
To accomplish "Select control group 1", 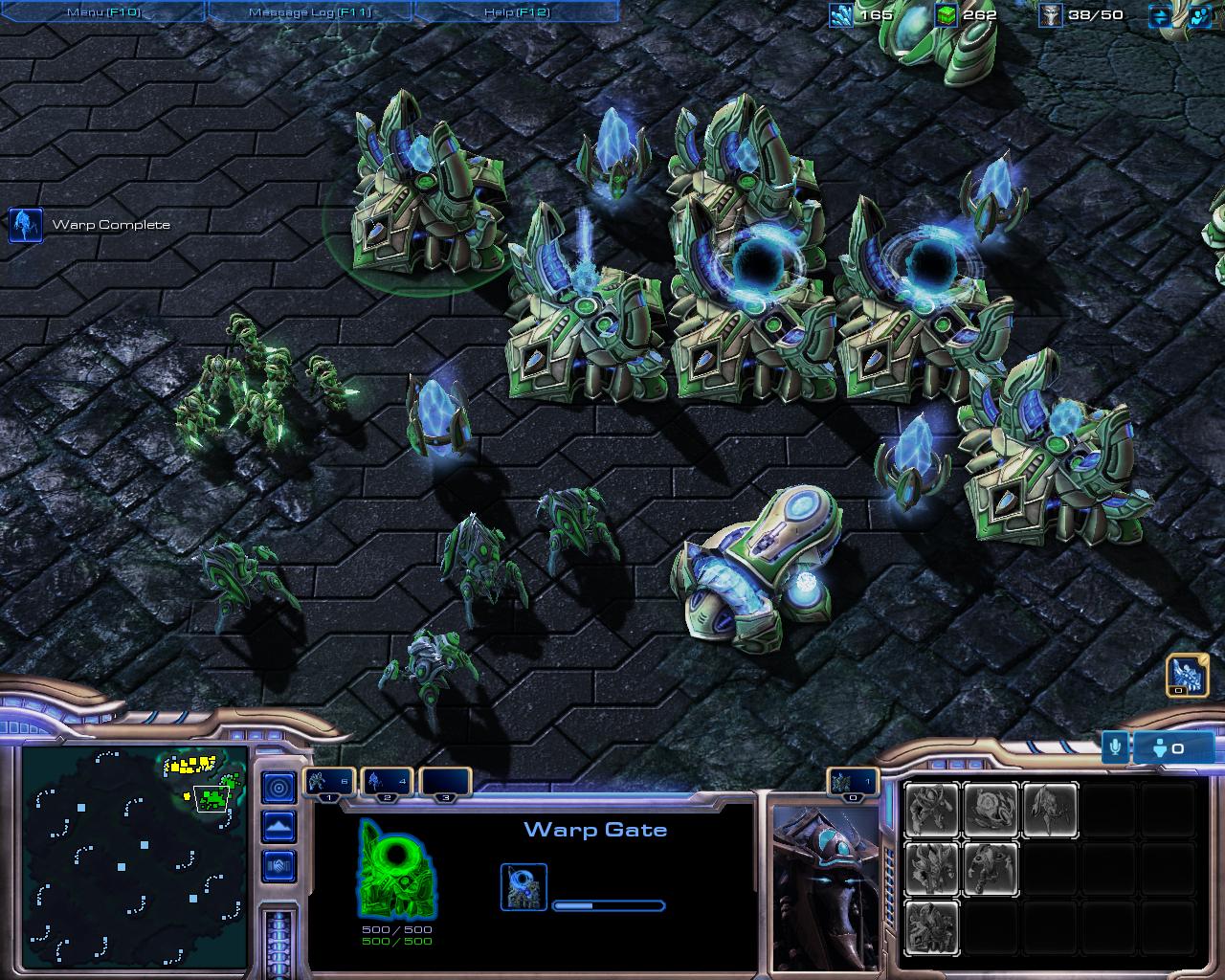I will point(330,783).
